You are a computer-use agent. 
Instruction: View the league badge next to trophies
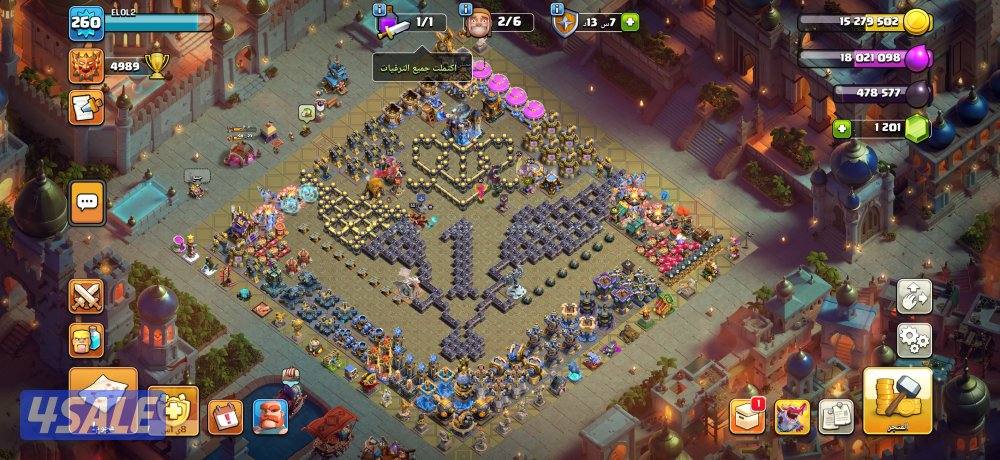86,66
